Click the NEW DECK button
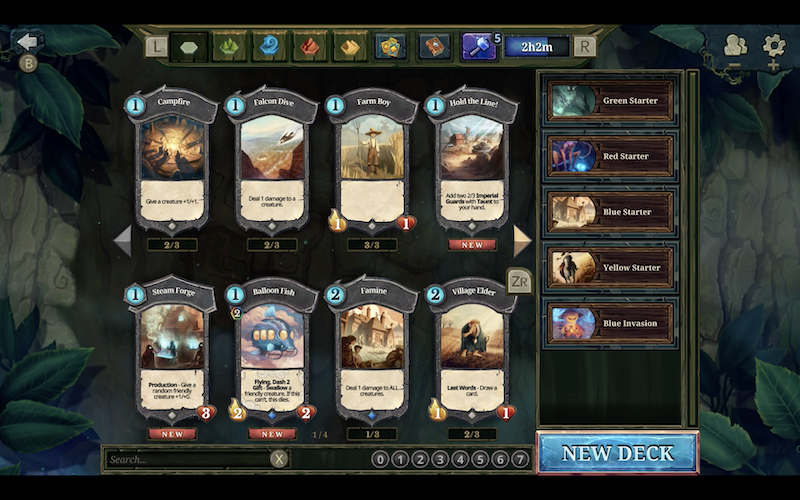 [617, 453]
